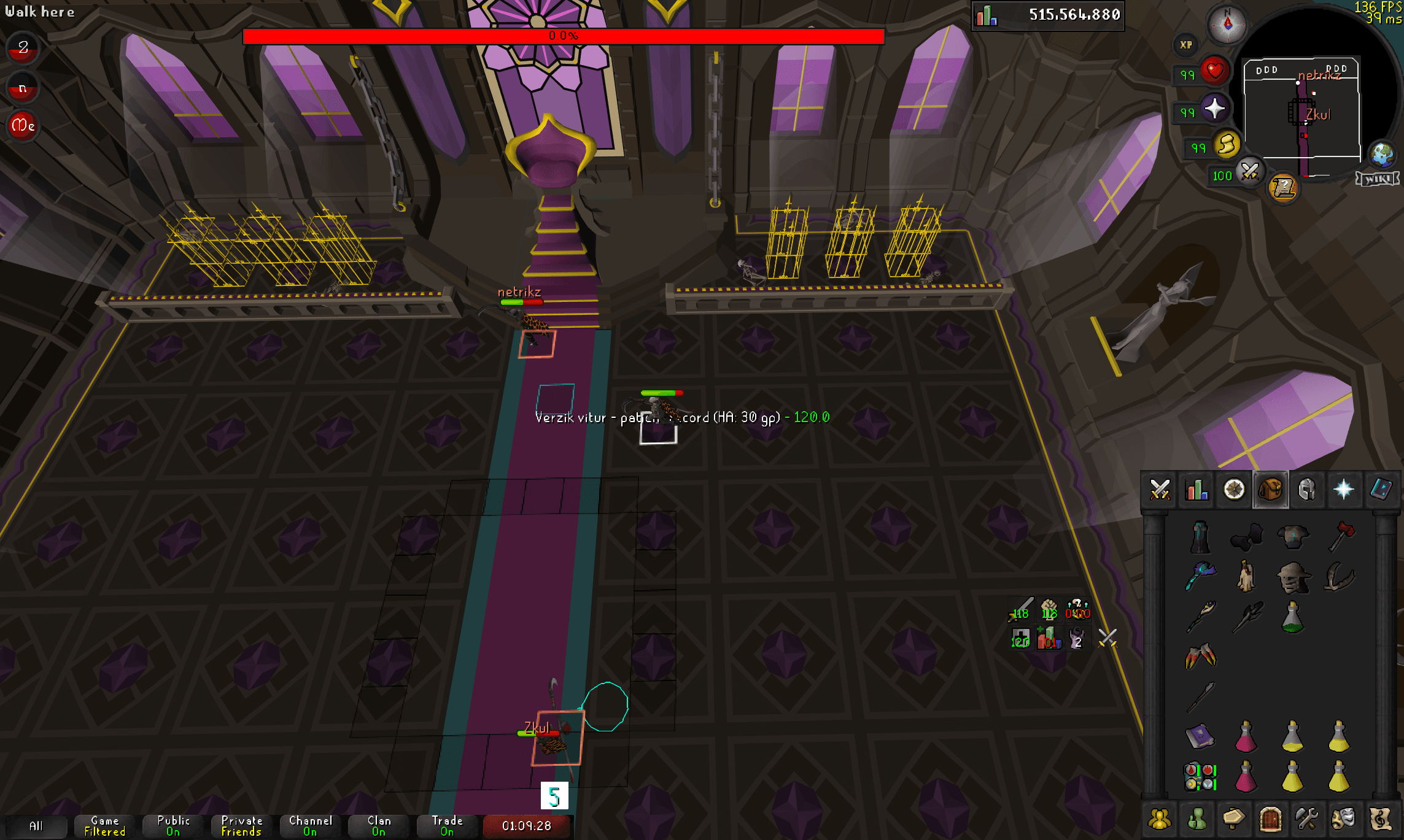Click the Wiki lookup button

(x=1376, y=179)
